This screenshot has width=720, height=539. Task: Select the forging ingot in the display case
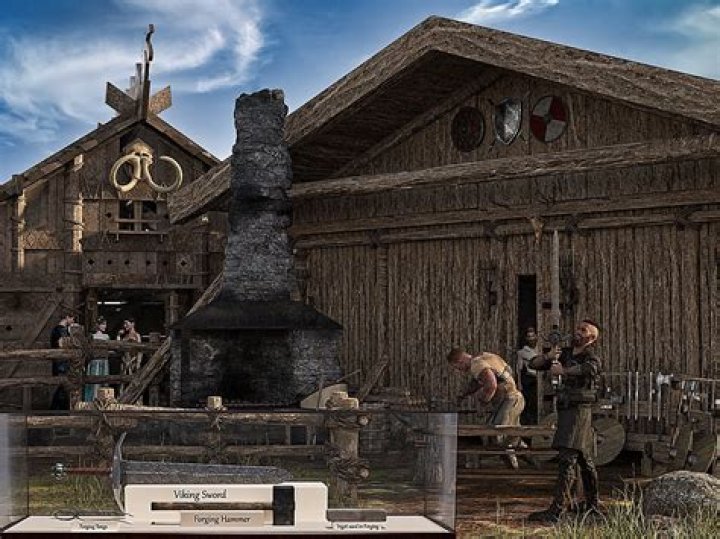[356, 515]
